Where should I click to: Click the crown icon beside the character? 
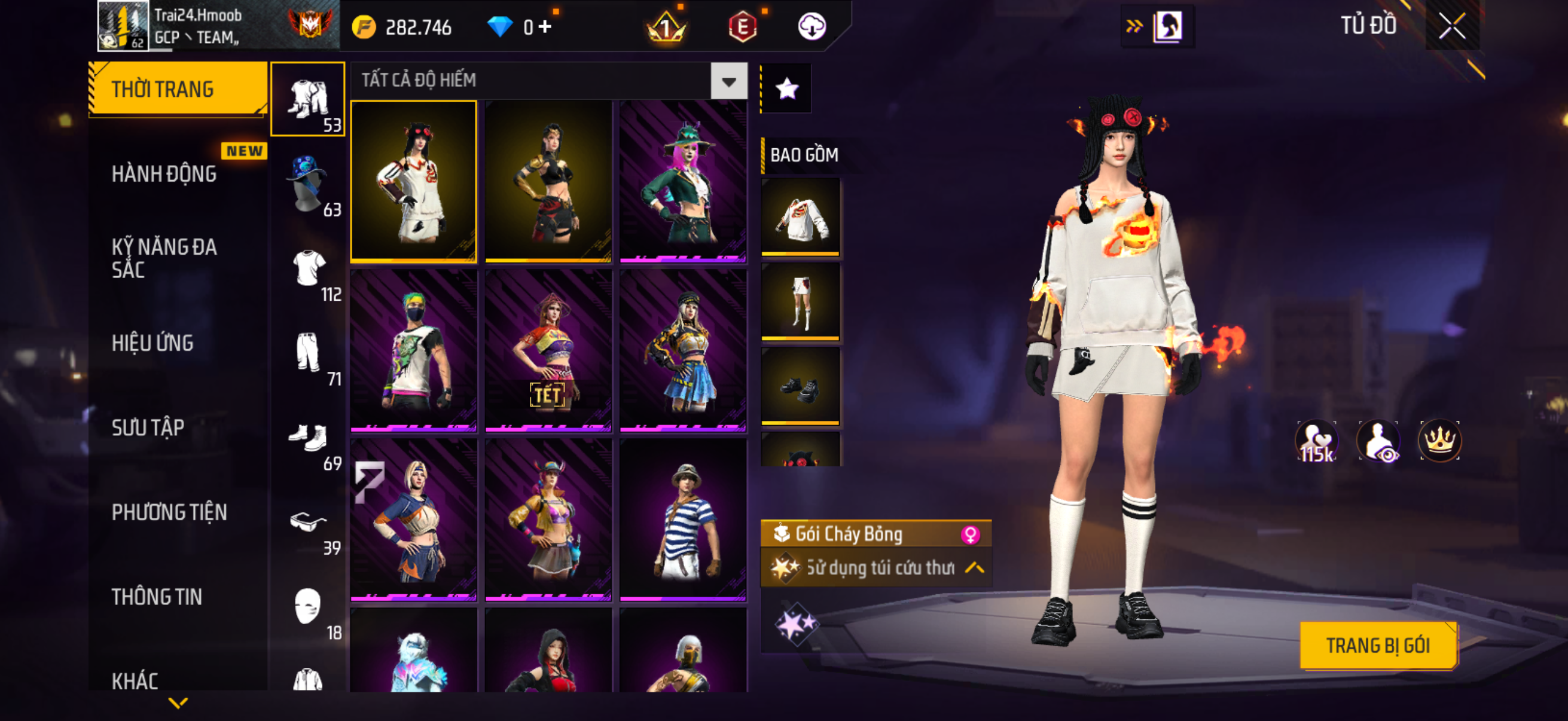1439,441
